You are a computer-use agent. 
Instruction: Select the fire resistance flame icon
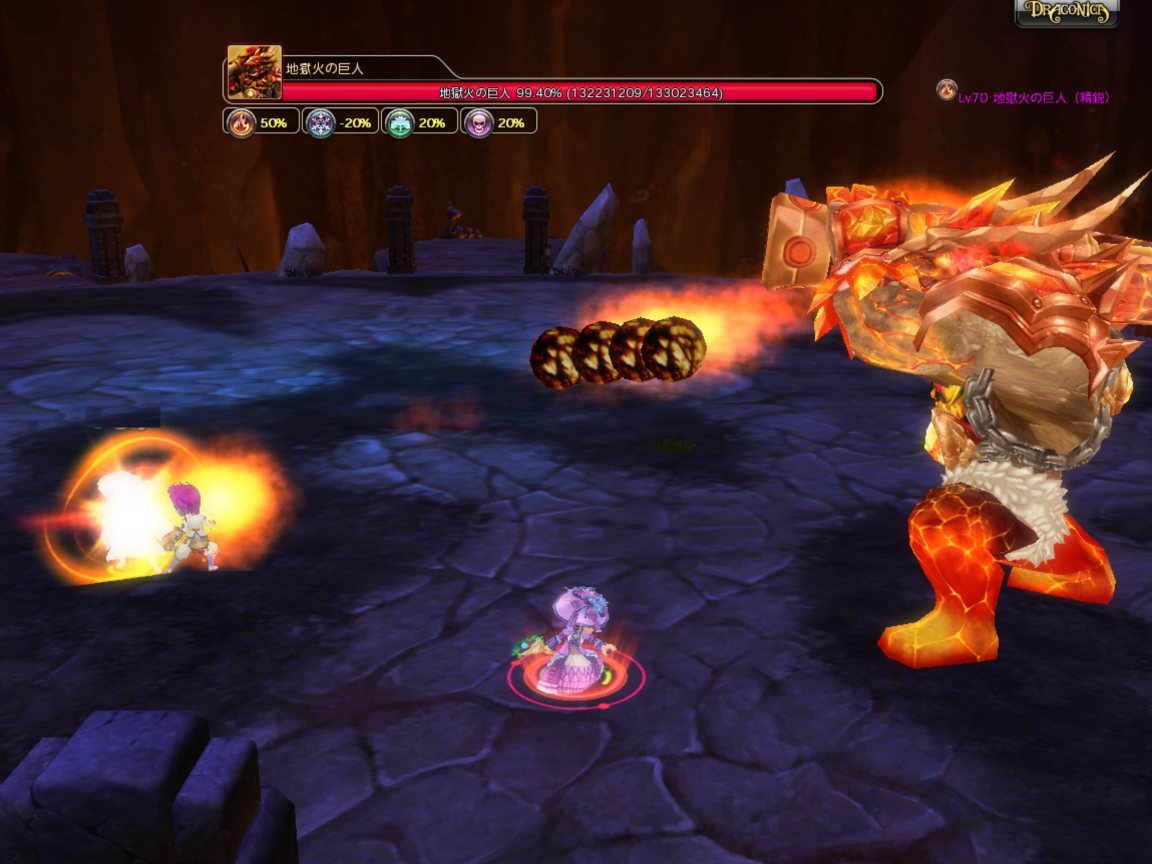tap(240, 122)
